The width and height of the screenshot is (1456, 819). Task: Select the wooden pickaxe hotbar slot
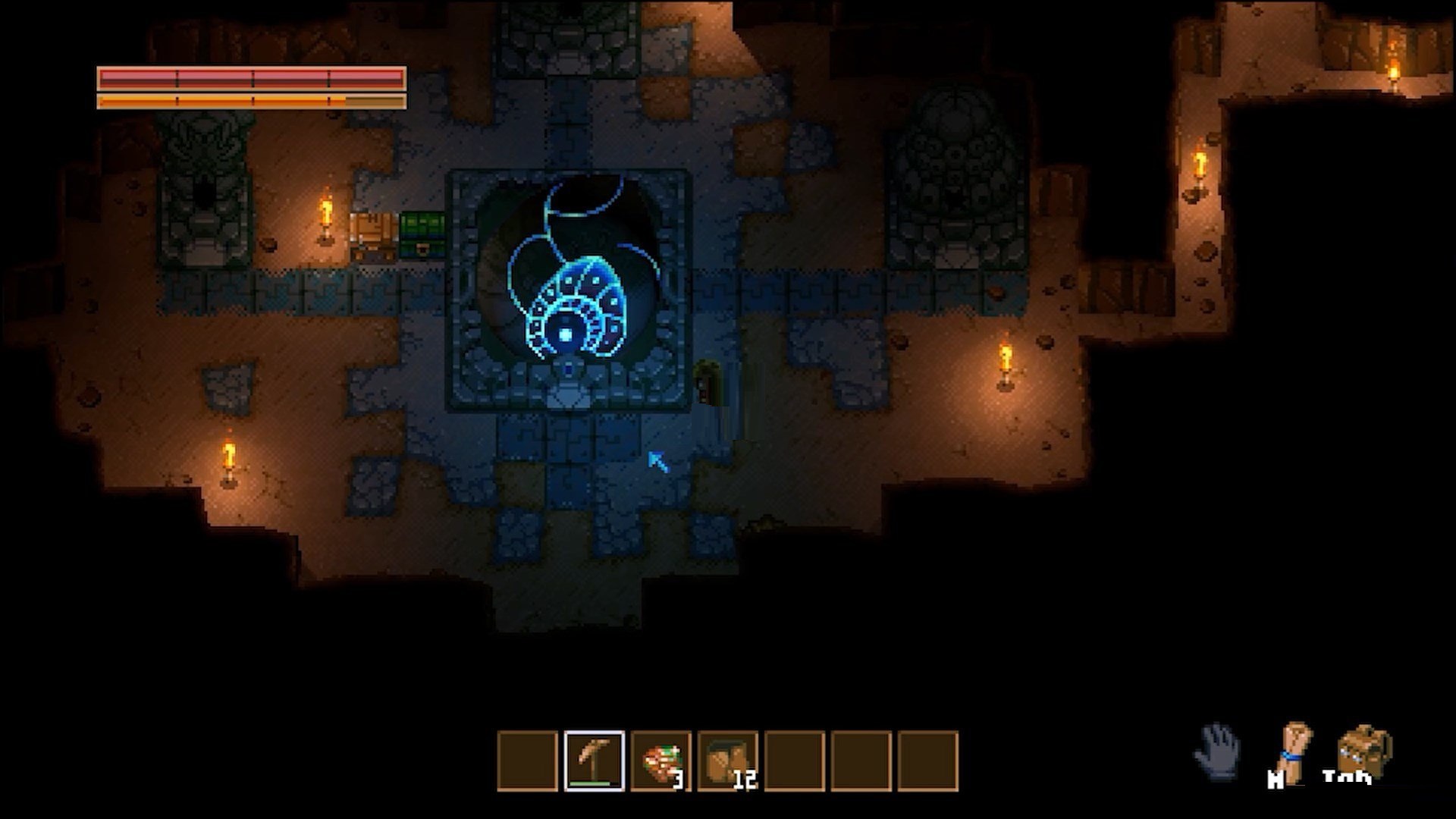click(x=595, y=761)
